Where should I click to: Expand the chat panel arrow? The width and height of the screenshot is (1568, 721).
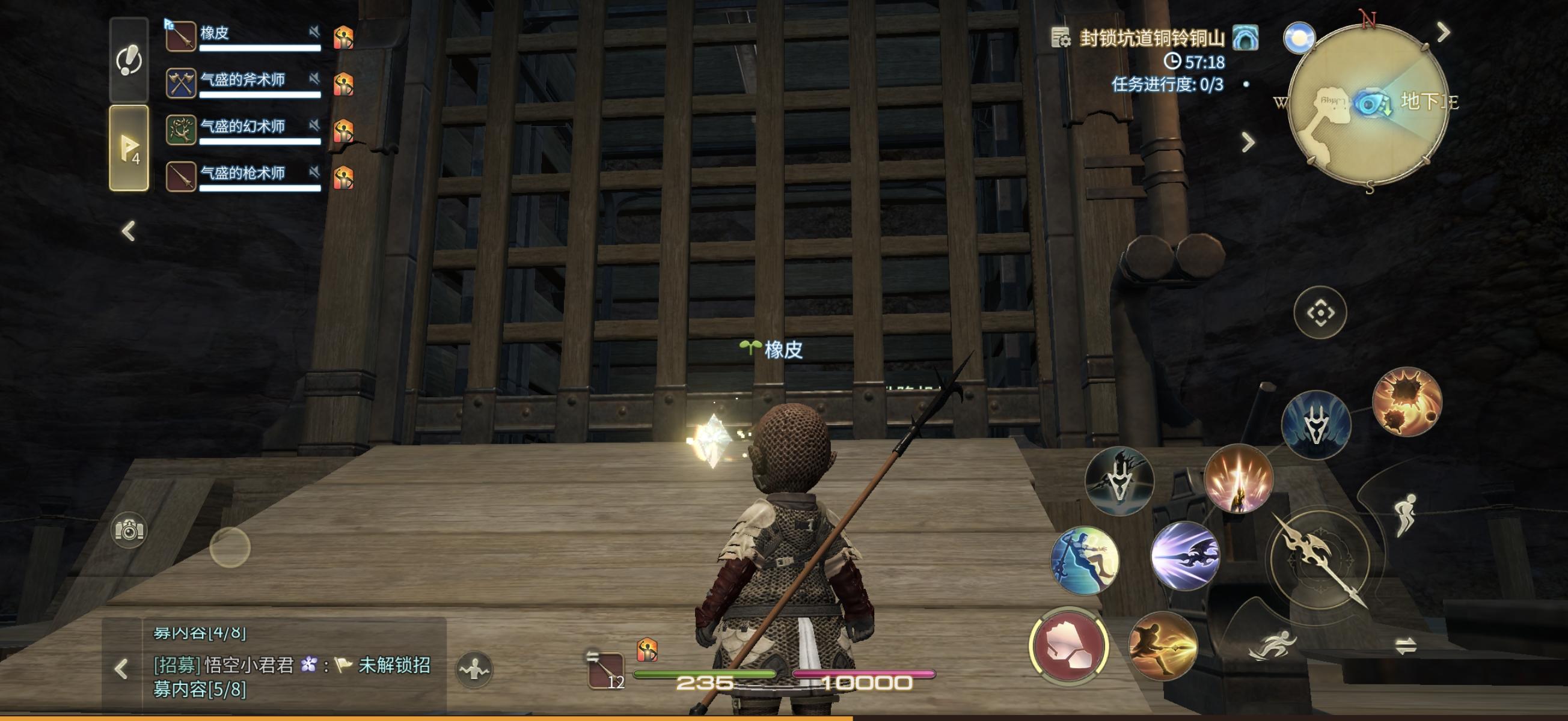click(121, 669)
